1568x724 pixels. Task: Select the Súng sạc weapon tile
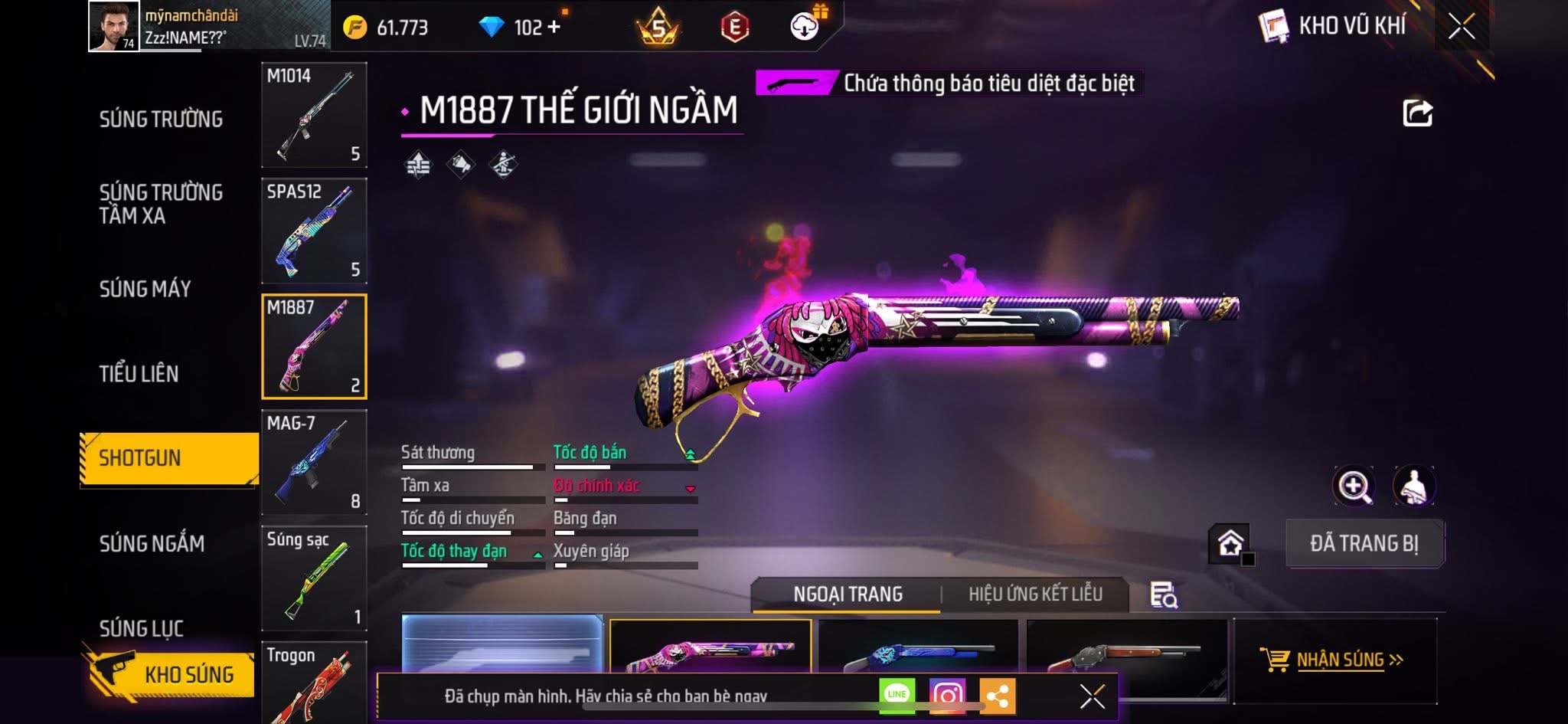pos(314,578)
